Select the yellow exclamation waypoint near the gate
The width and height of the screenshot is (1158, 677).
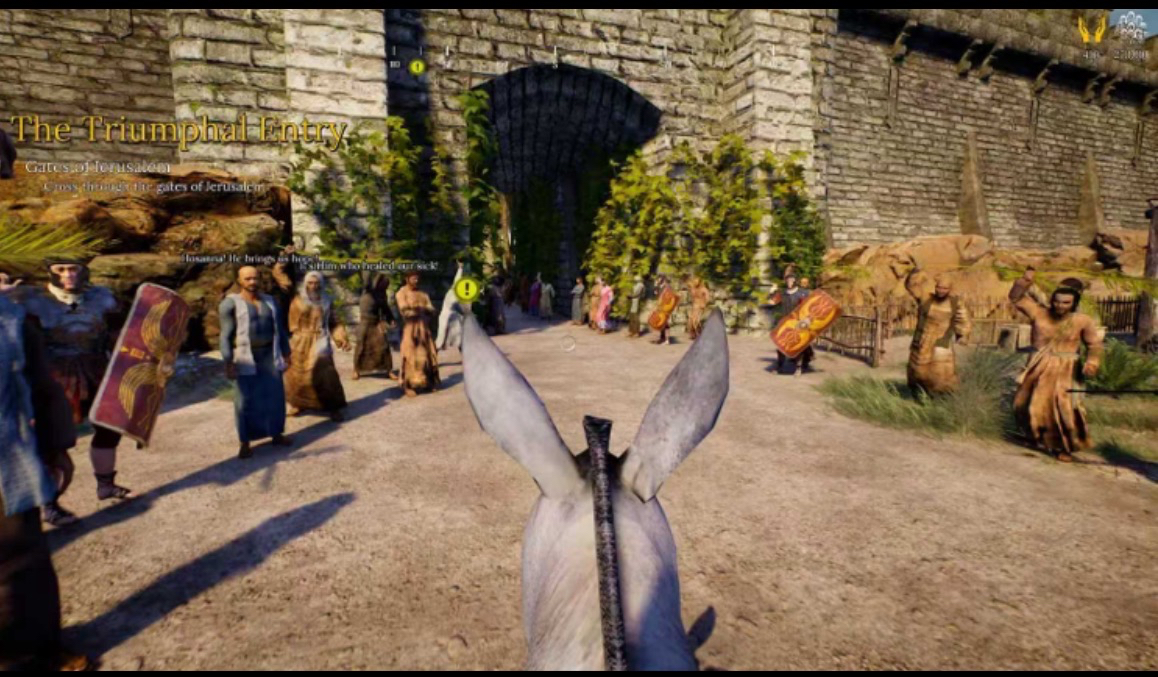[x=466, y=290]
